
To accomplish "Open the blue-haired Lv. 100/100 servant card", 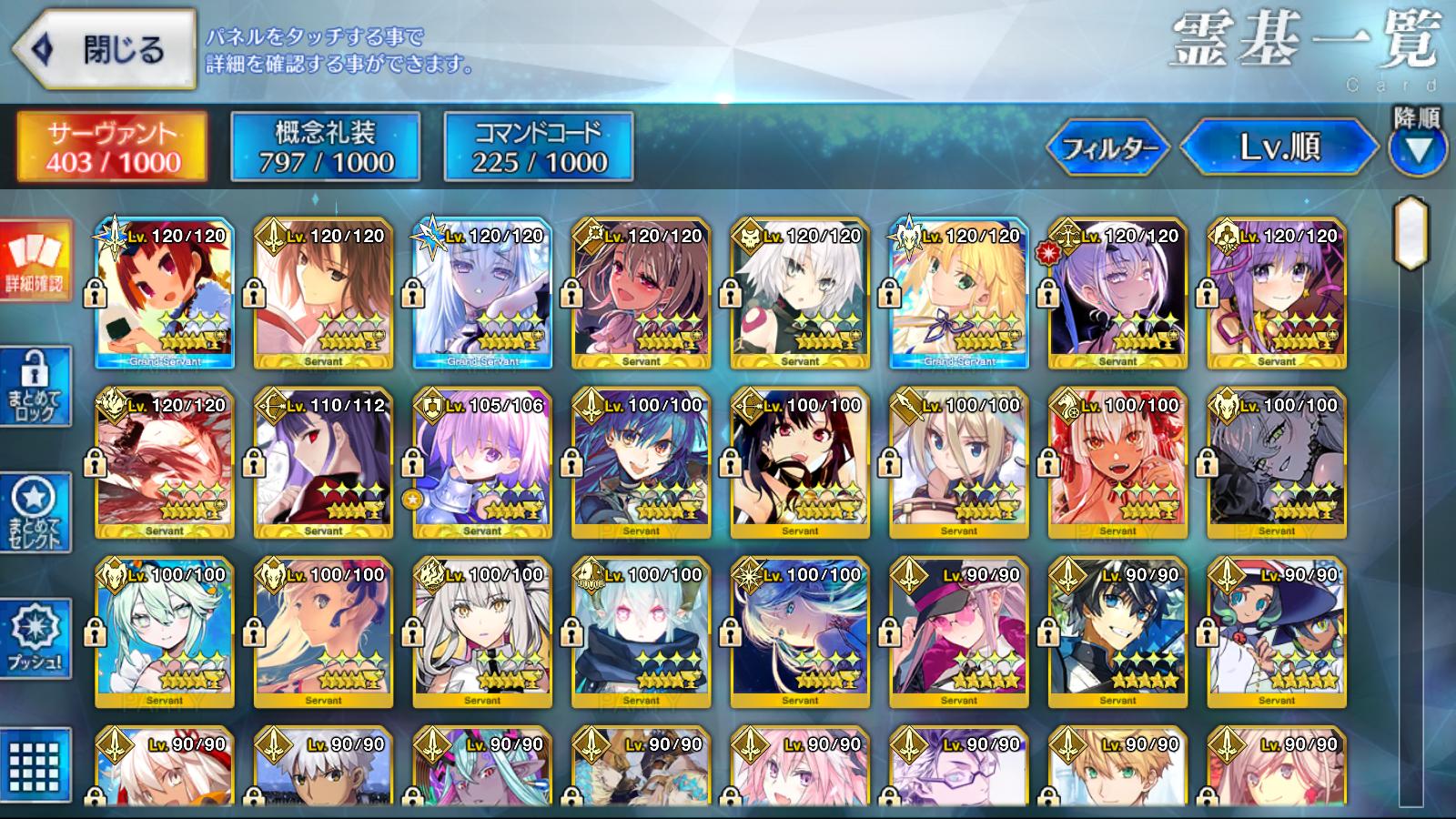I will pyautogui.click(x=641, y=464).
